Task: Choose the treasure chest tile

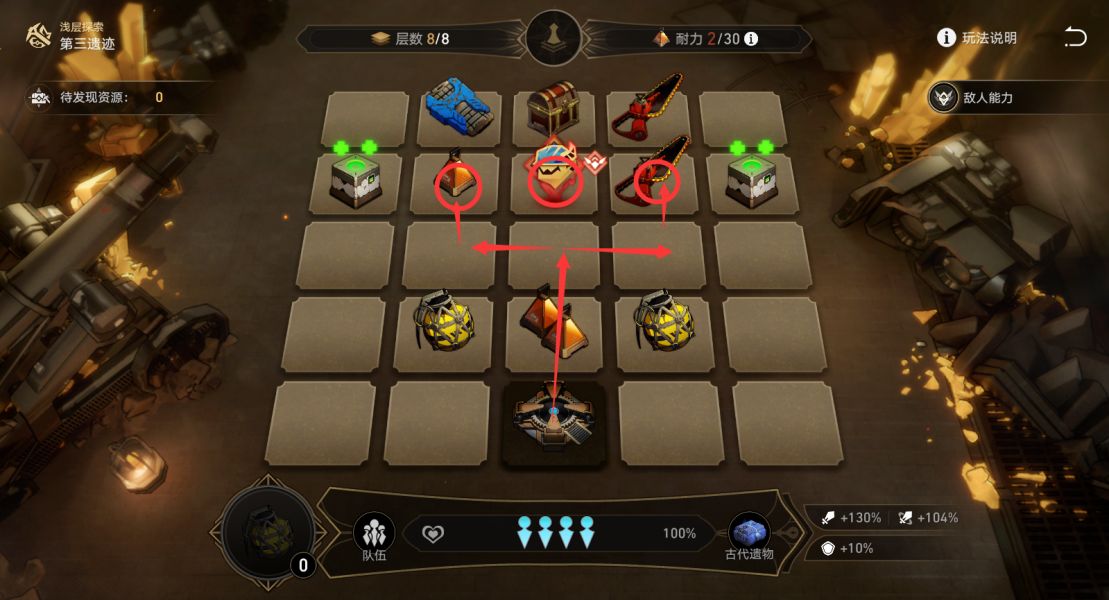Action: point(552,110)
